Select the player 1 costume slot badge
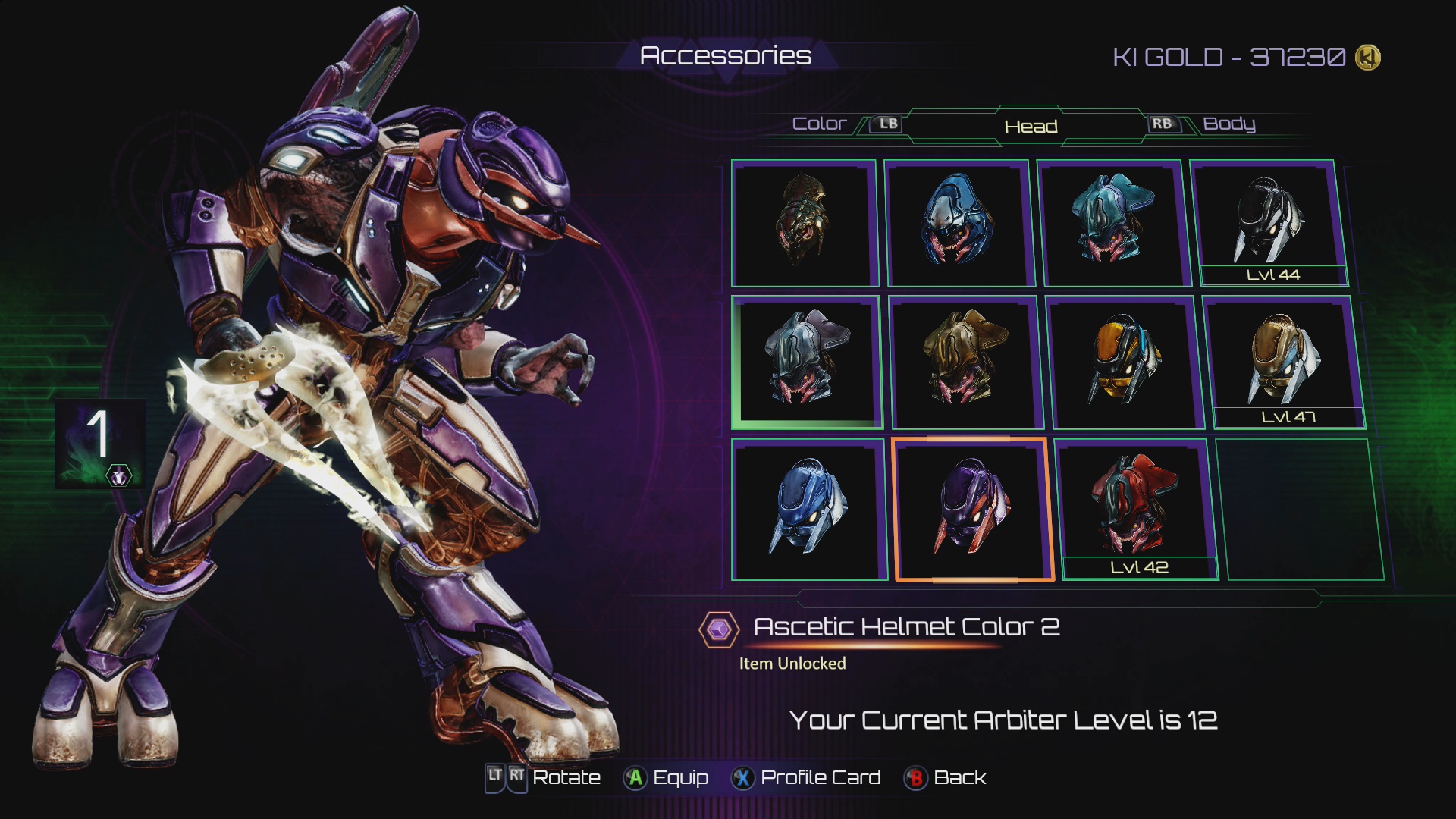This screenshot has height=819, width=1456. coord(100,444)
